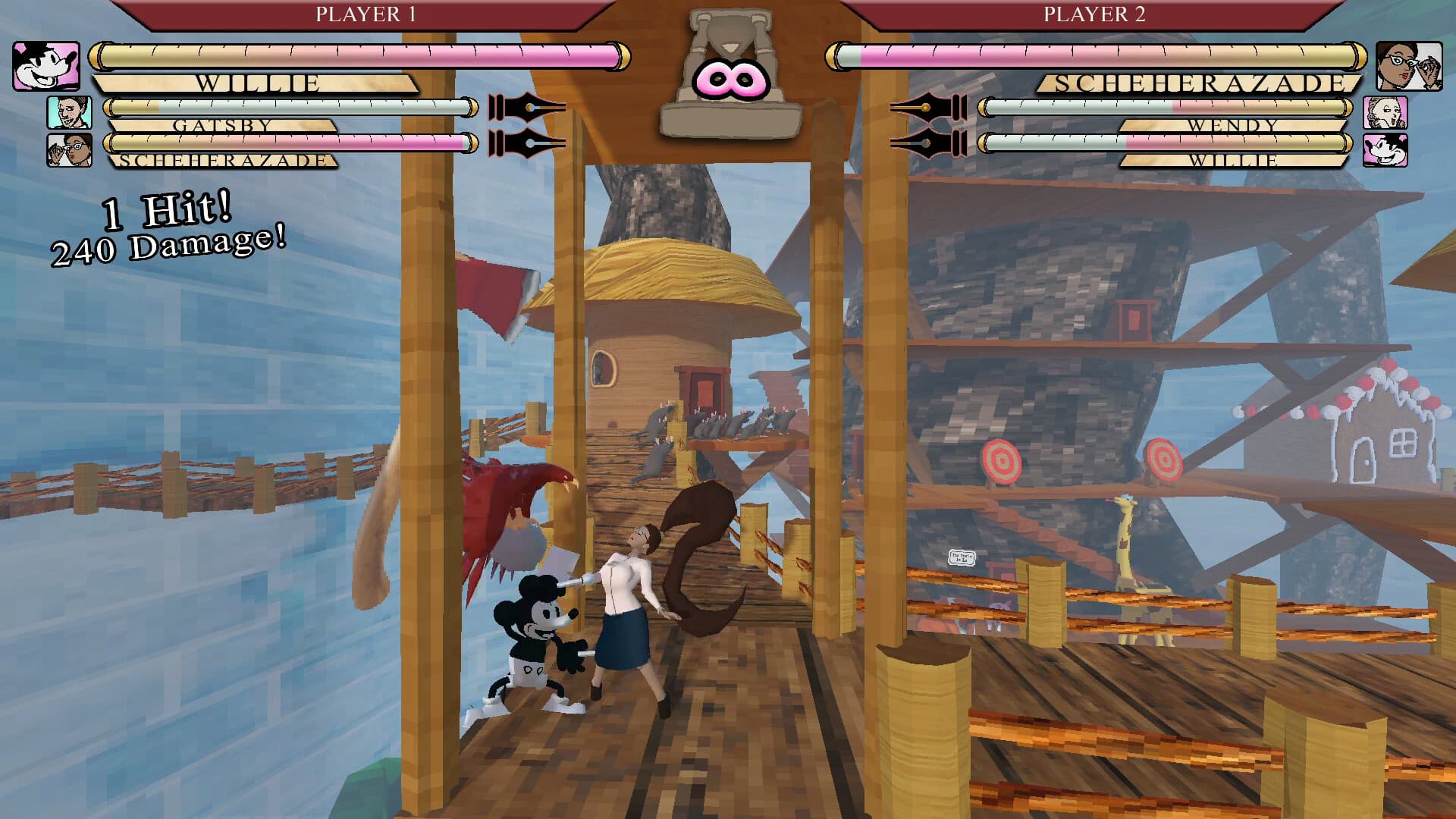Expand the SCHEHERAZADE name banner on the right
Image resolution: width=1456 pixels, height=819 pixels.
click(1198, 83)
